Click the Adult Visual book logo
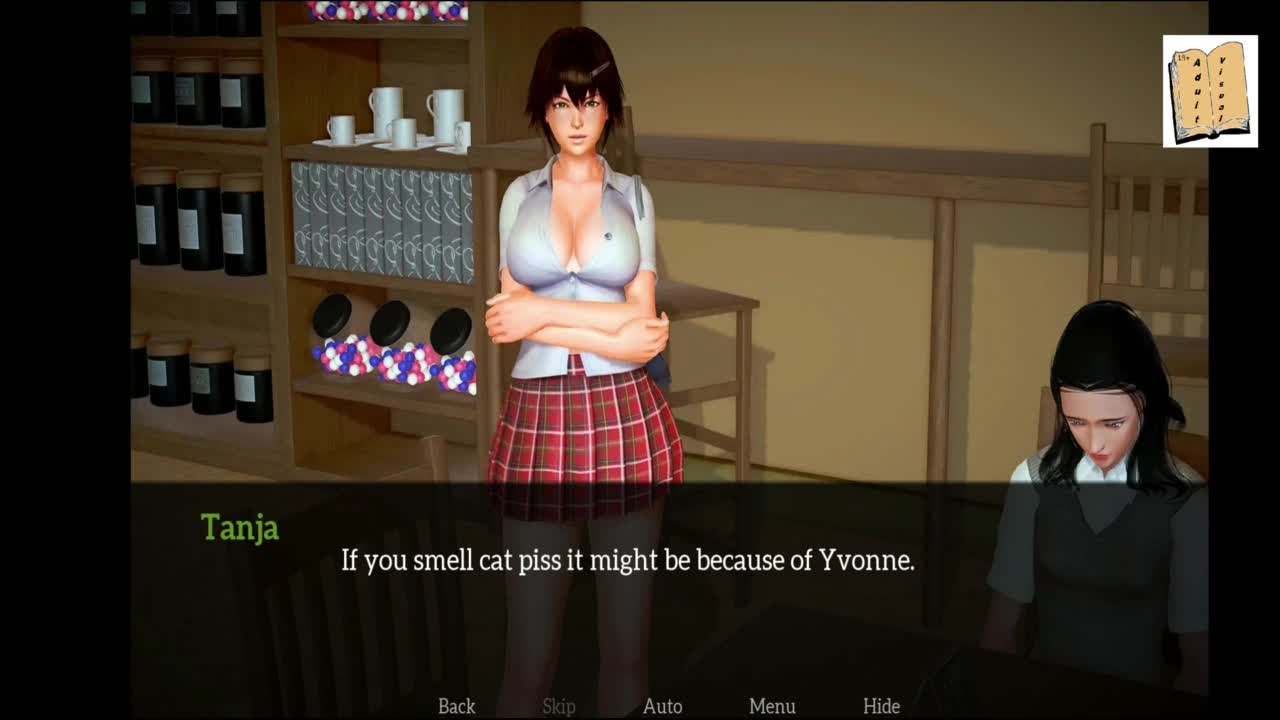 point(1210,92)
